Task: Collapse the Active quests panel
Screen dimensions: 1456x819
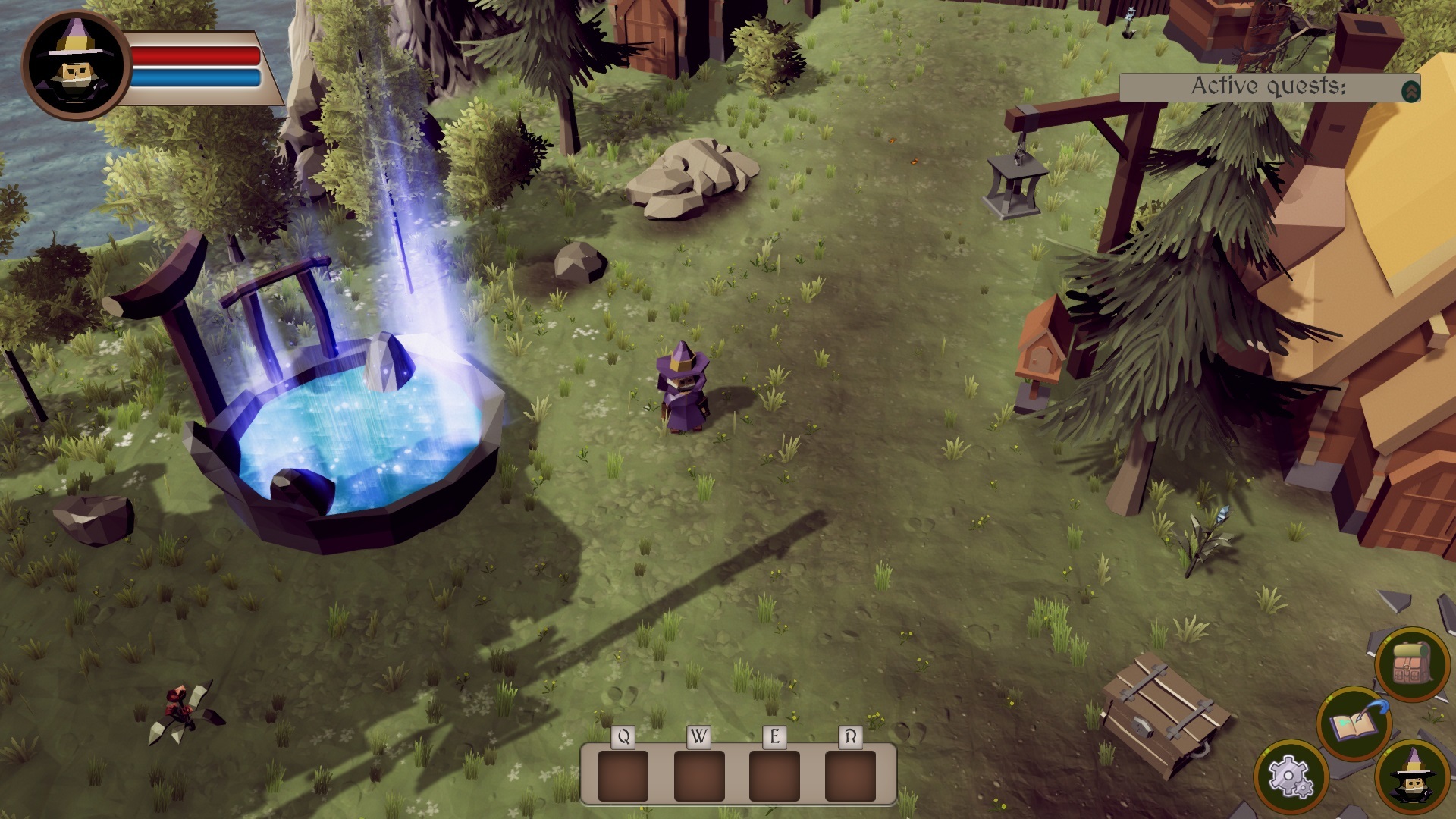Action: point(1410,91)
